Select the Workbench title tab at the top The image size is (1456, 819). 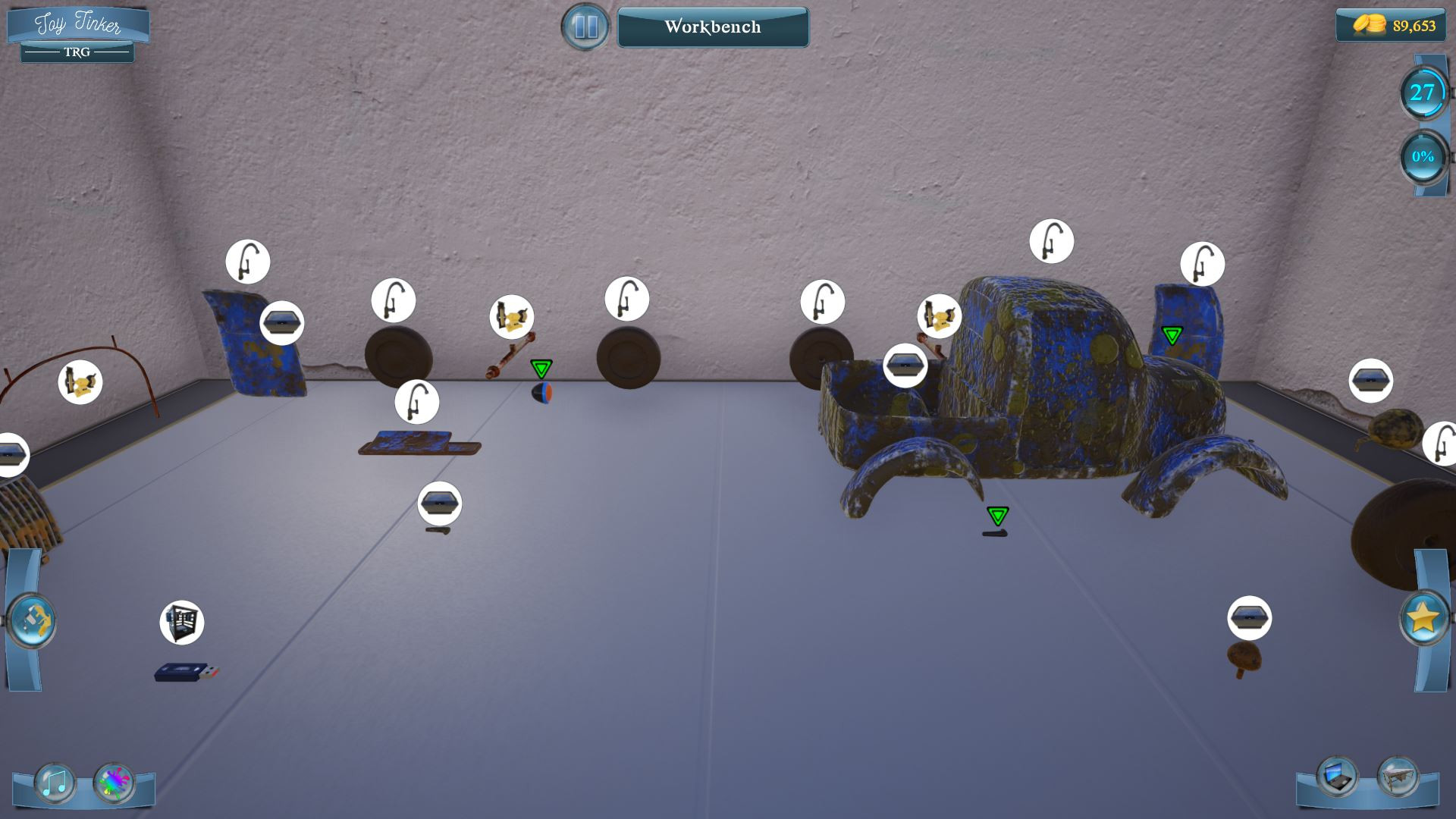click(713, 27)
